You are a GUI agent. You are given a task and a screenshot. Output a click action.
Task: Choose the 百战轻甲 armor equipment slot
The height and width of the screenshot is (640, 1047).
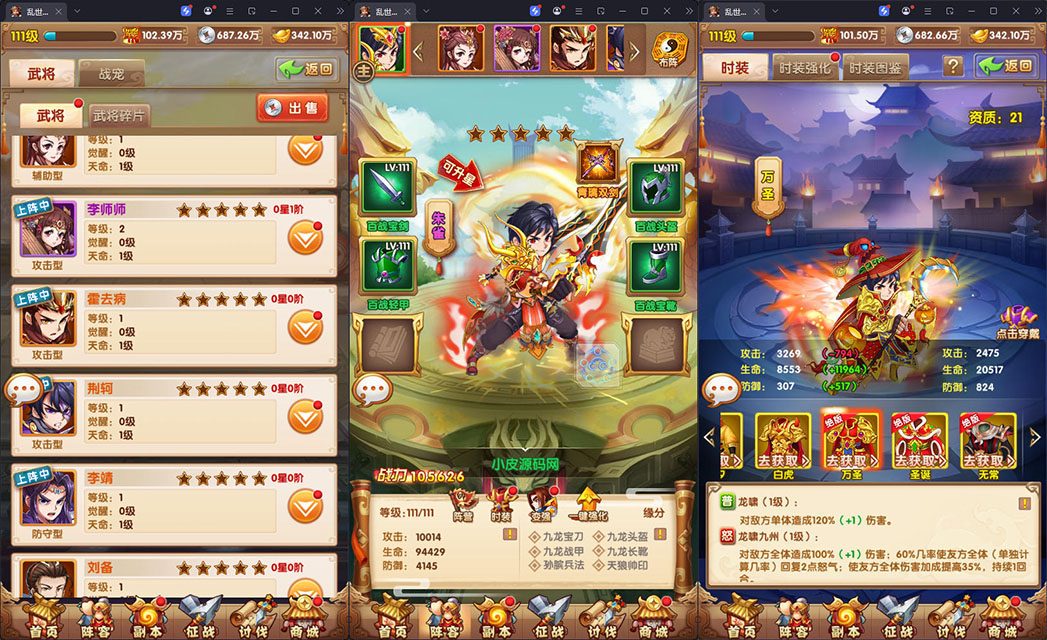(x=387, y=268)
